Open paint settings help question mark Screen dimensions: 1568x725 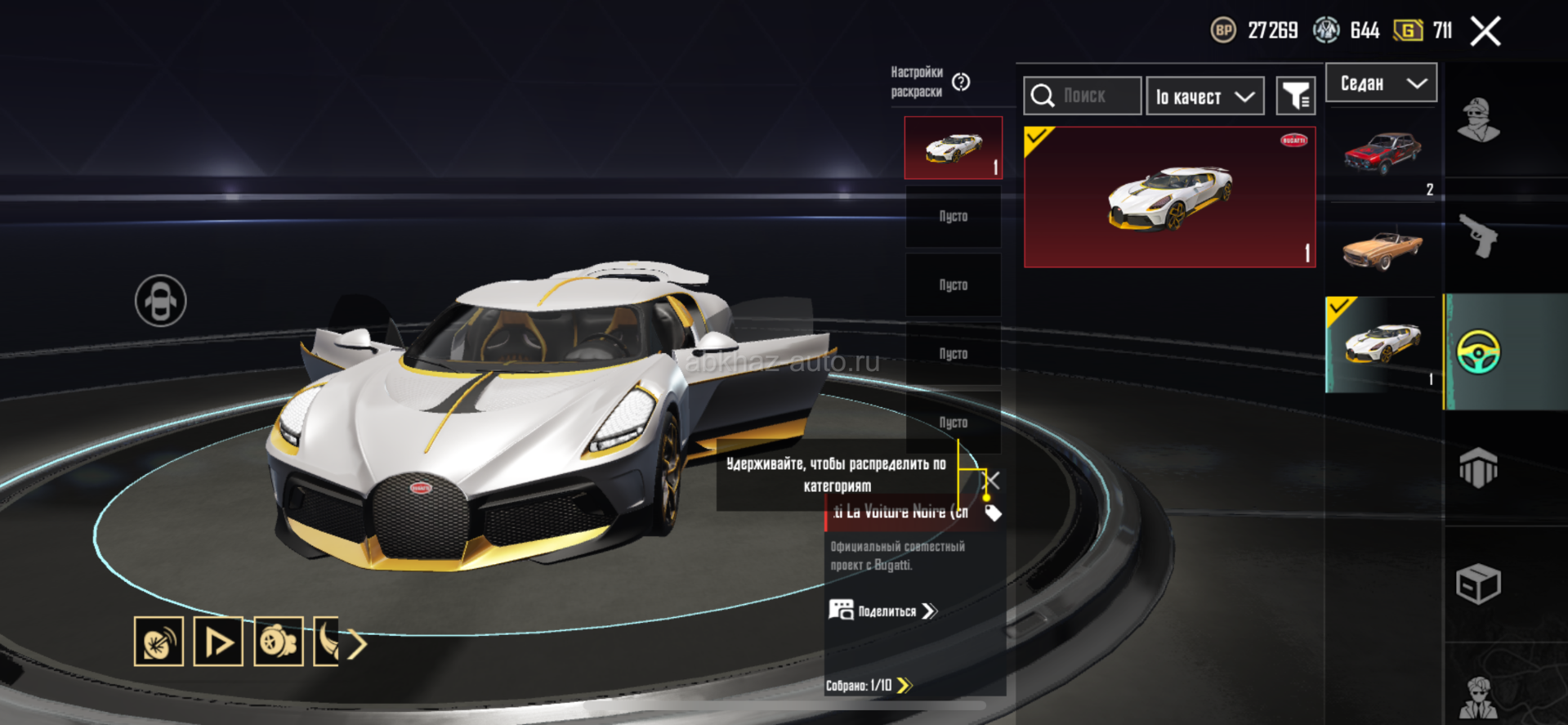point(961,82)
